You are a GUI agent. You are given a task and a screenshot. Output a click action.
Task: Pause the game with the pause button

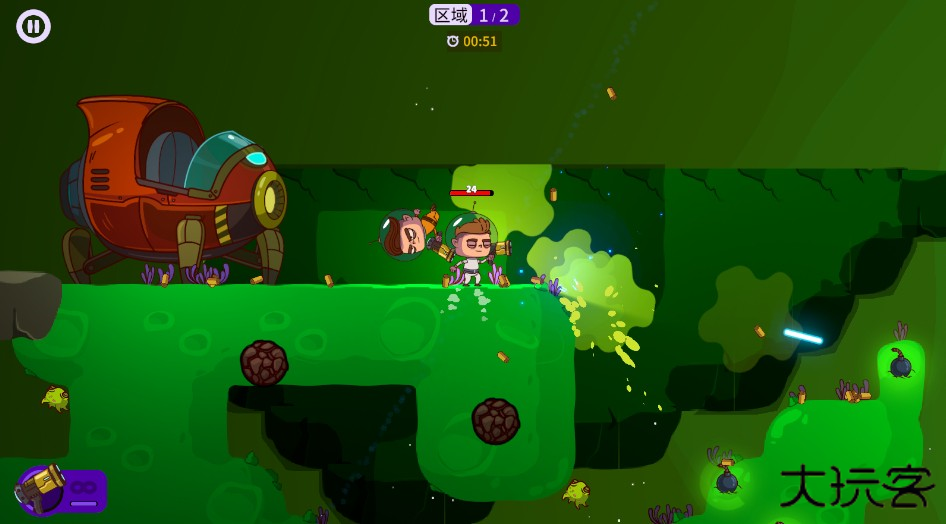point(33,26)
